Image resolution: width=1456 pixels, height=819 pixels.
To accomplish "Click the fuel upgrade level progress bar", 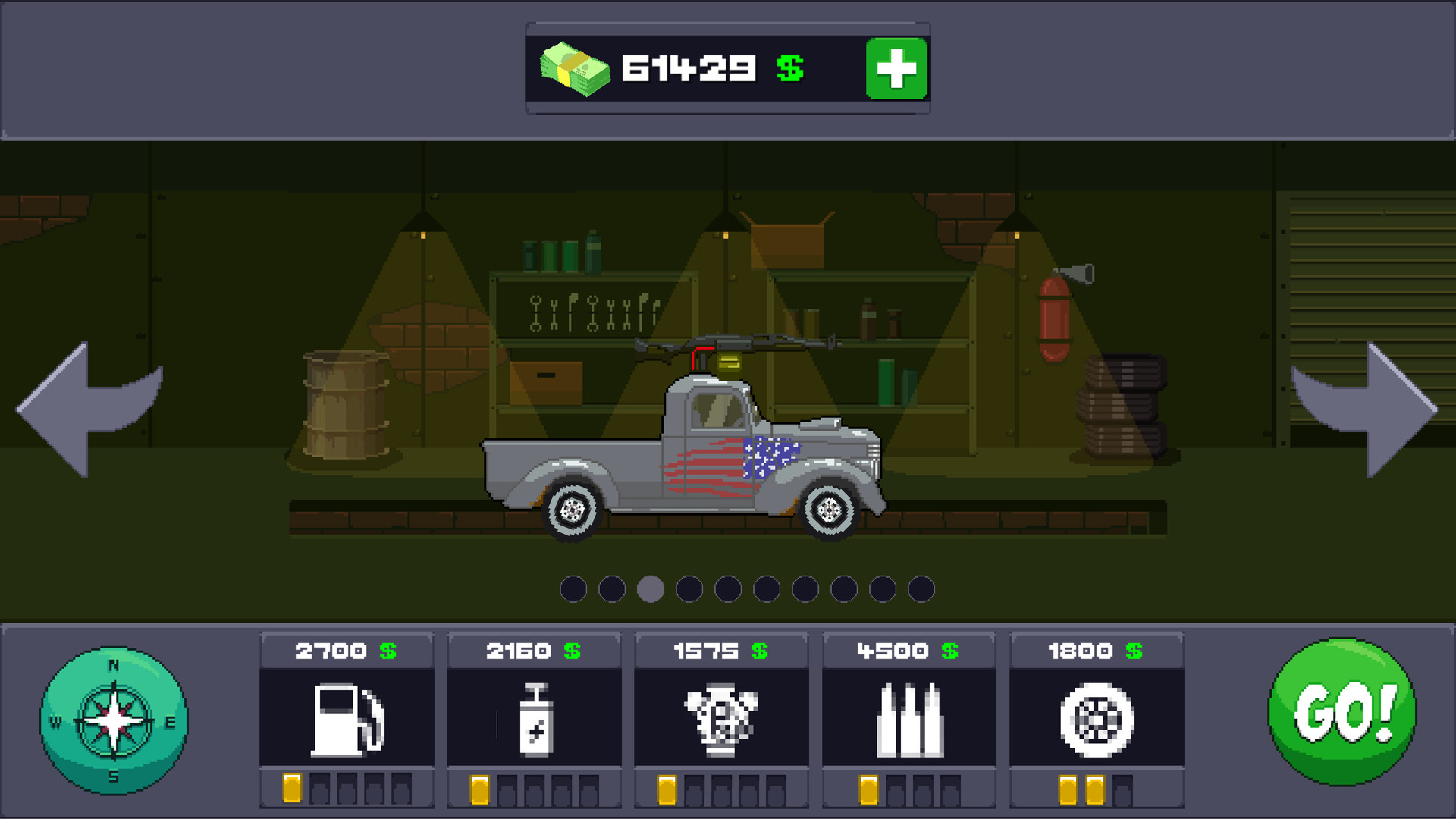I will (x=347, y=791).
